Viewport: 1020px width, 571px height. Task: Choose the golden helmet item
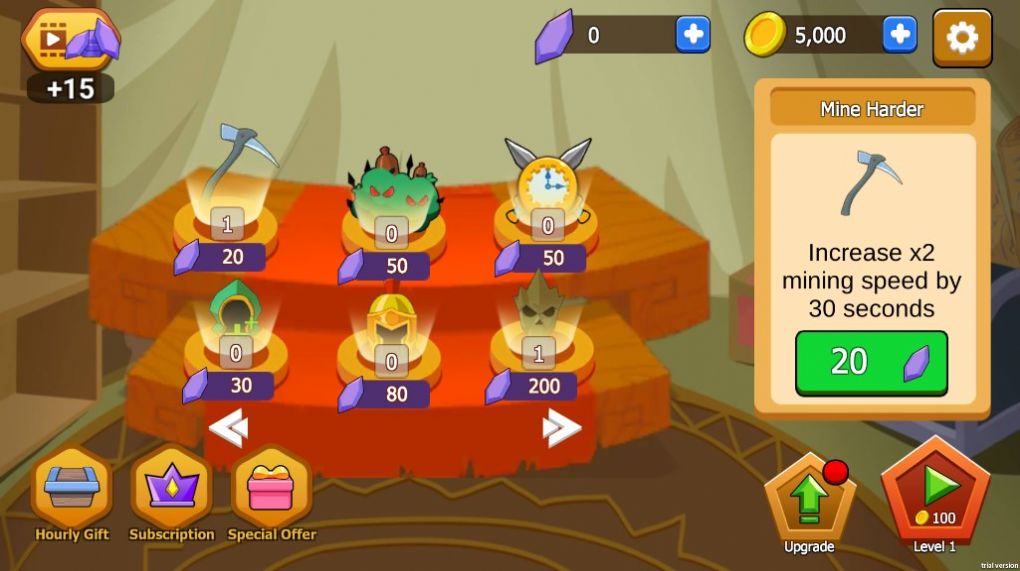(391, 322)
